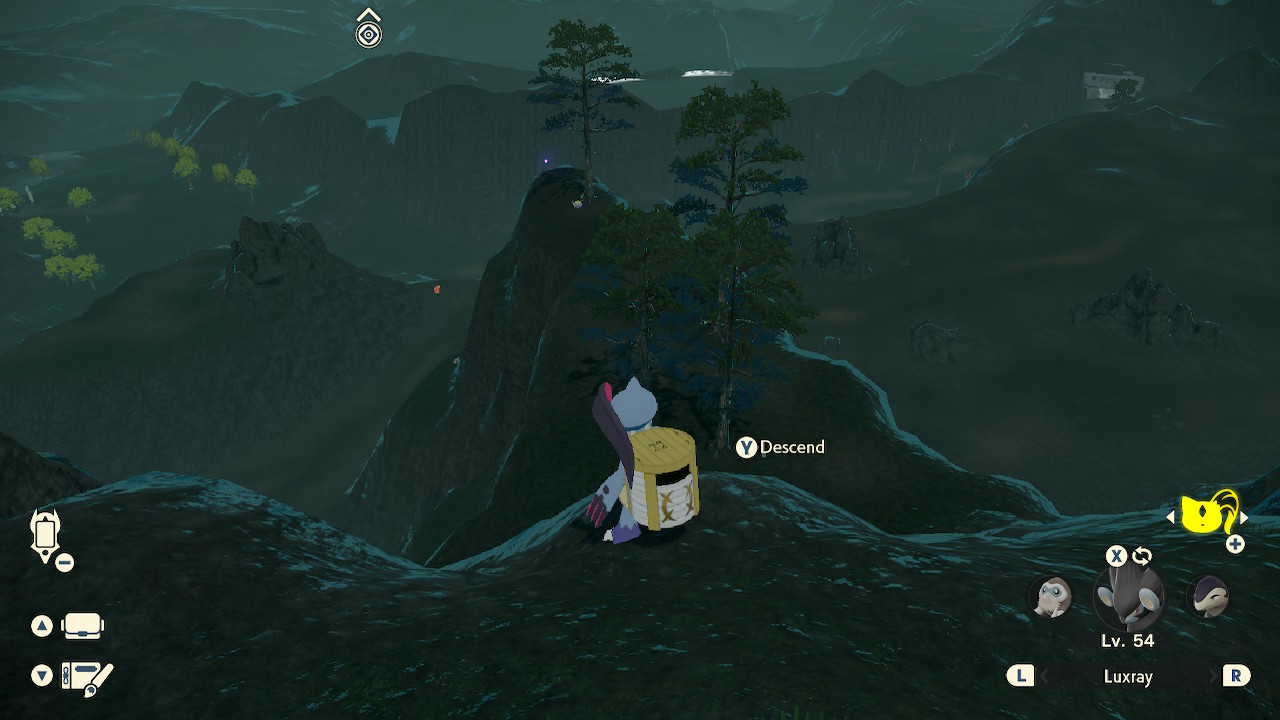
Task: Expand mount selection with the right arrow
Action: point(1245,517)
